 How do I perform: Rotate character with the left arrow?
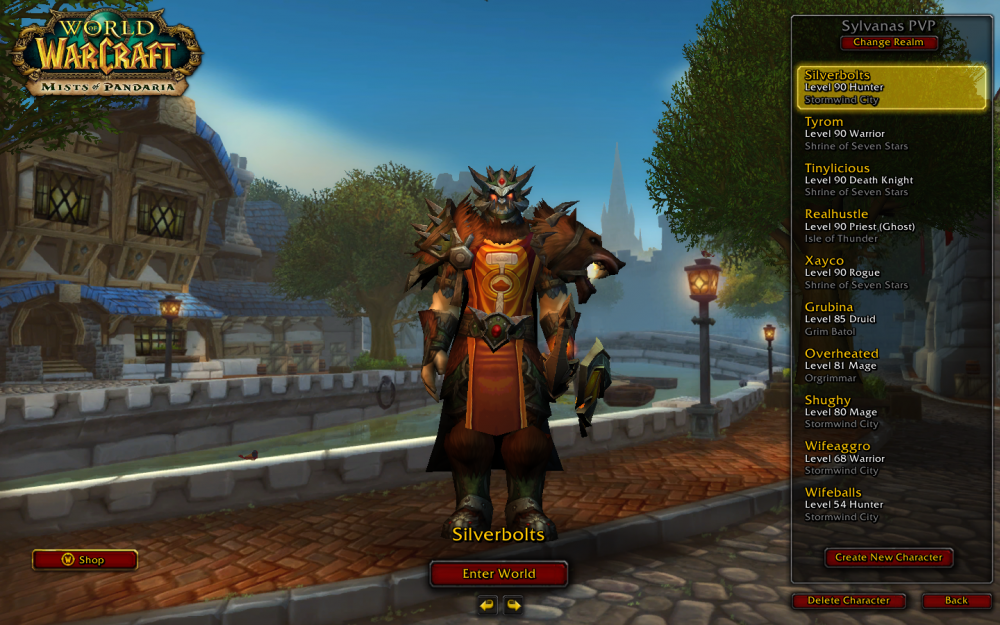coord(487,605)
